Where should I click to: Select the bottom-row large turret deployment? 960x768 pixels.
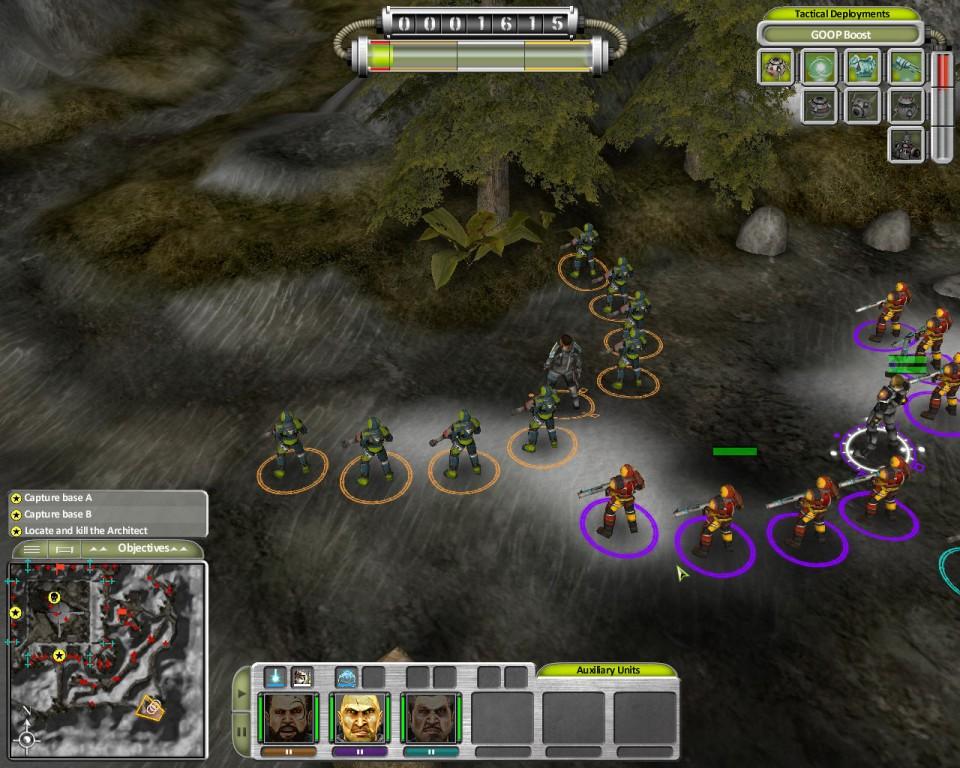tap(906, 144)
